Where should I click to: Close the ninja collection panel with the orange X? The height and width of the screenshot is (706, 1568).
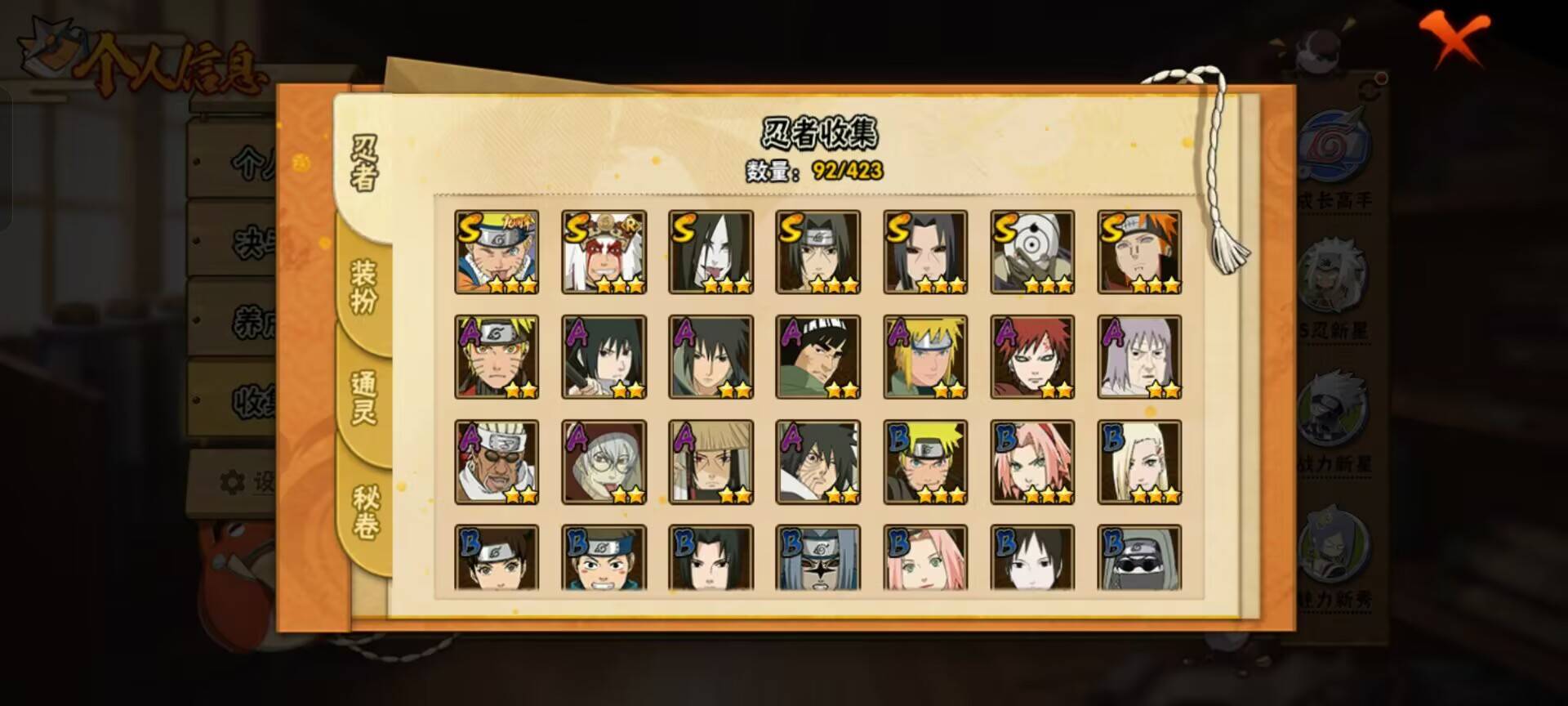[x=1454, y=39]
